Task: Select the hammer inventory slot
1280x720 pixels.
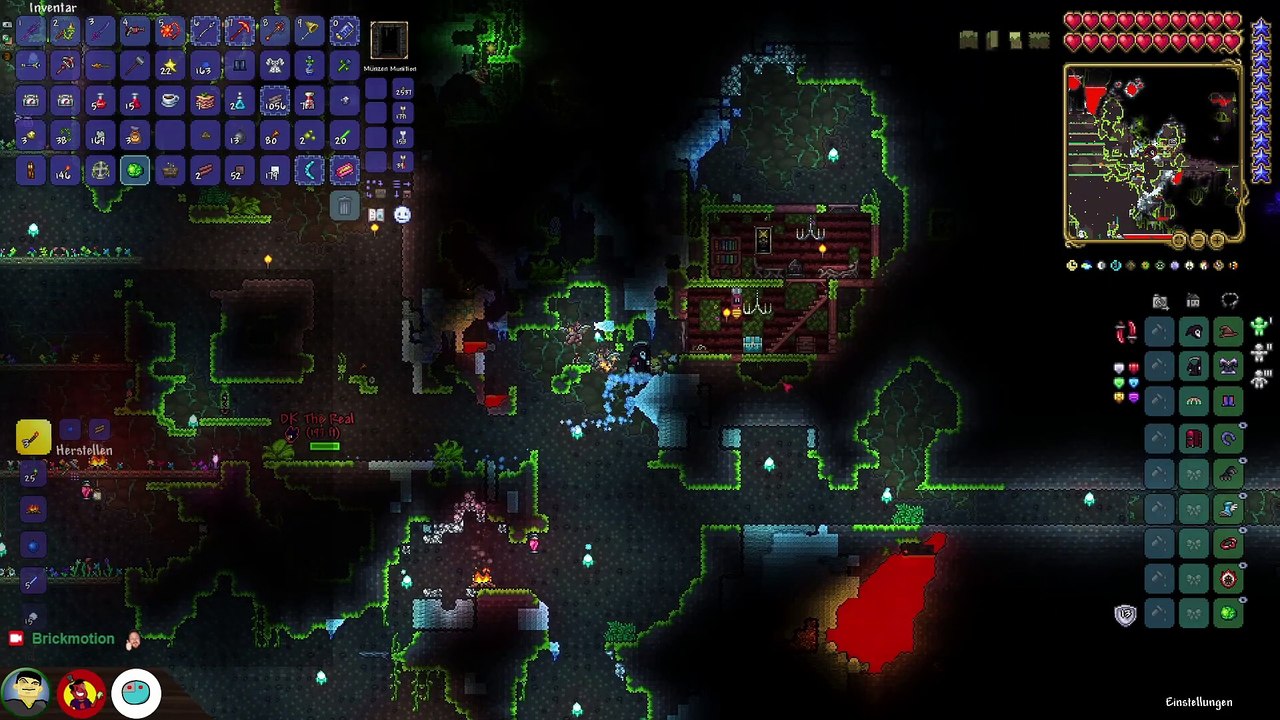Action: coord(134,66)
